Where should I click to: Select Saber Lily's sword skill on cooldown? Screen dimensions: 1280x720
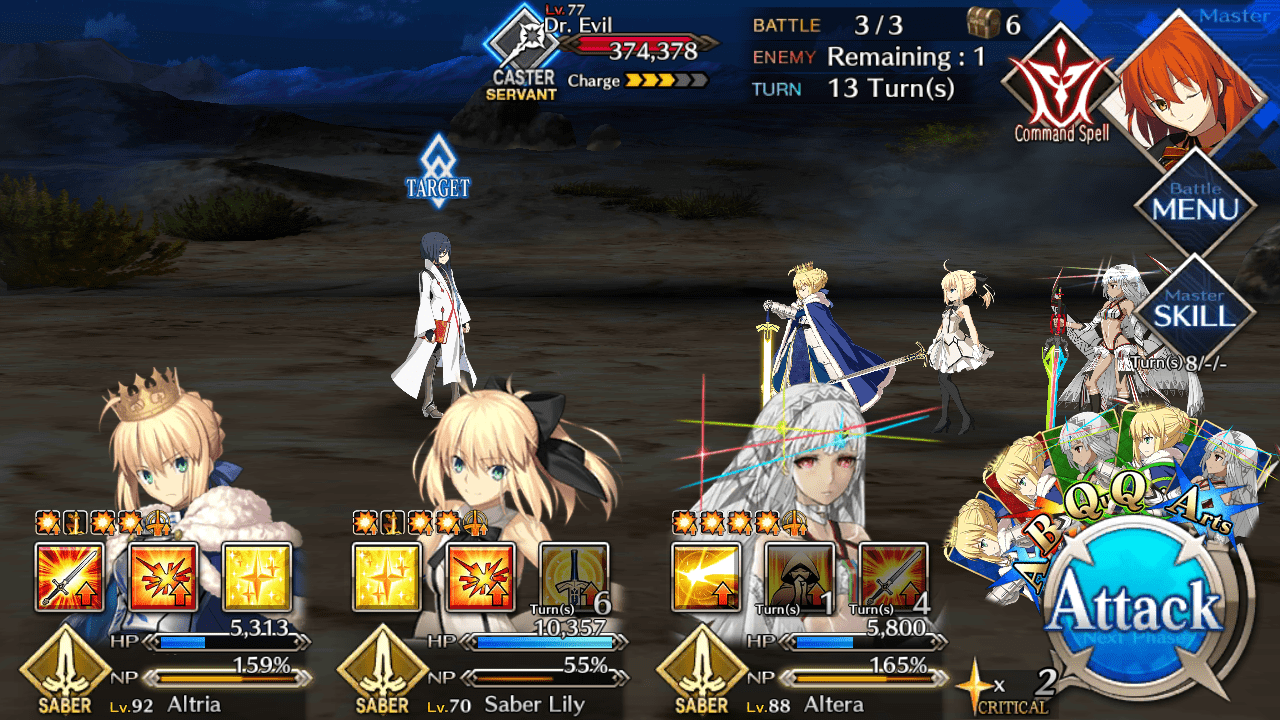click(574, 577)
